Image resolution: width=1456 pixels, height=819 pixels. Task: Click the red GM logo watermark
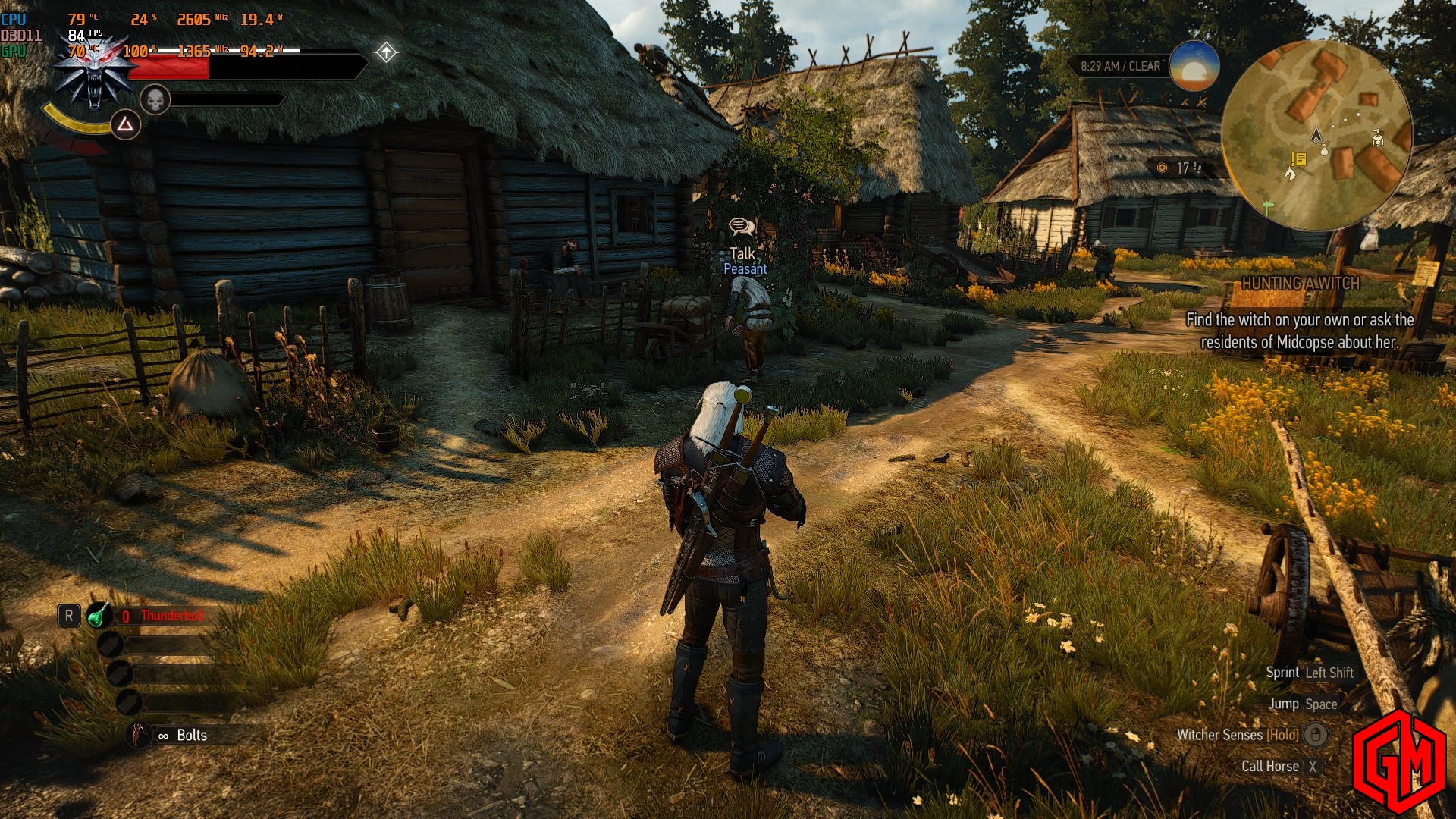coord(1399,761)
